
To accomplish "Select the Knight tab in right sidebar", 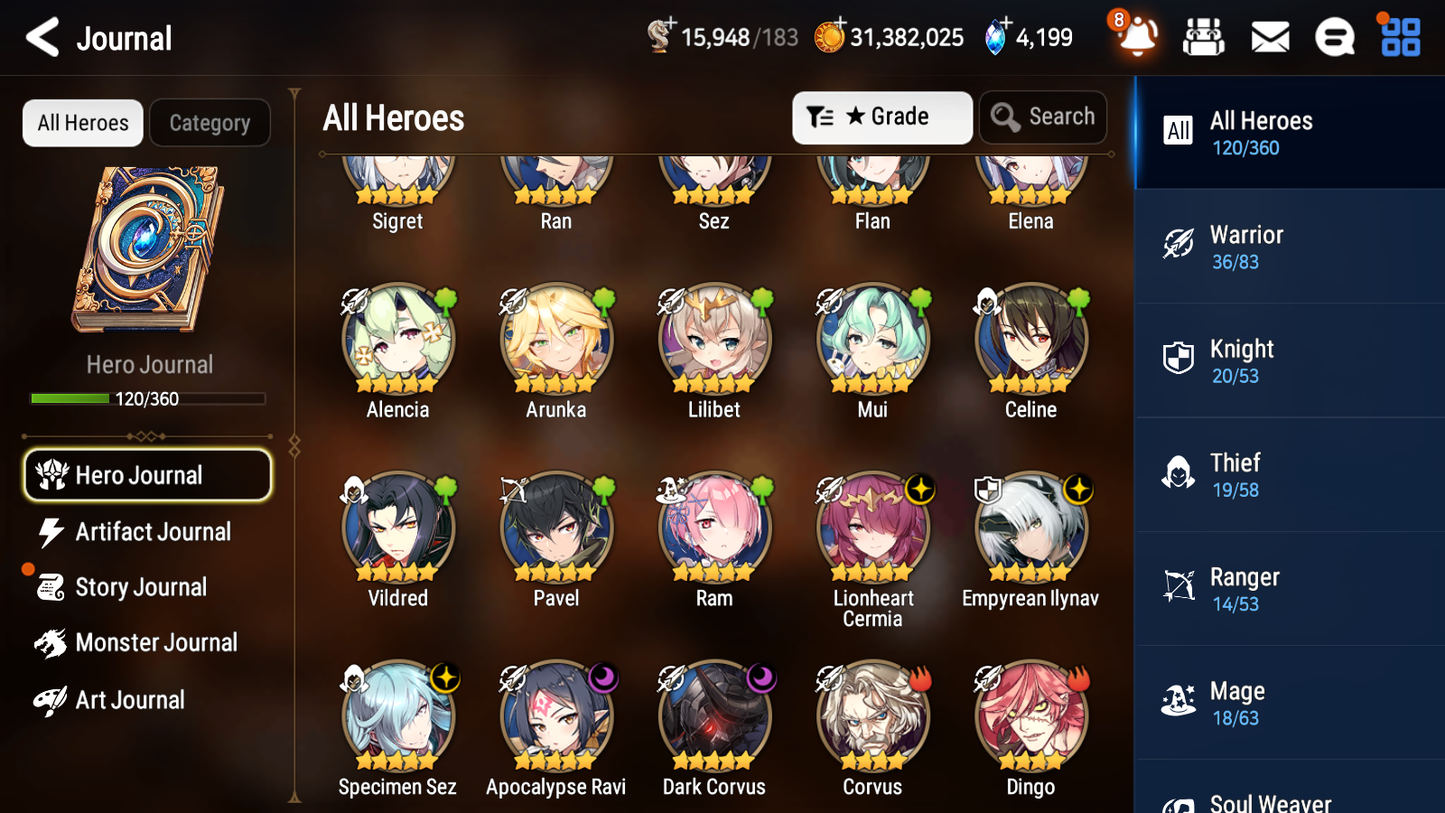I will point(1288,360).
